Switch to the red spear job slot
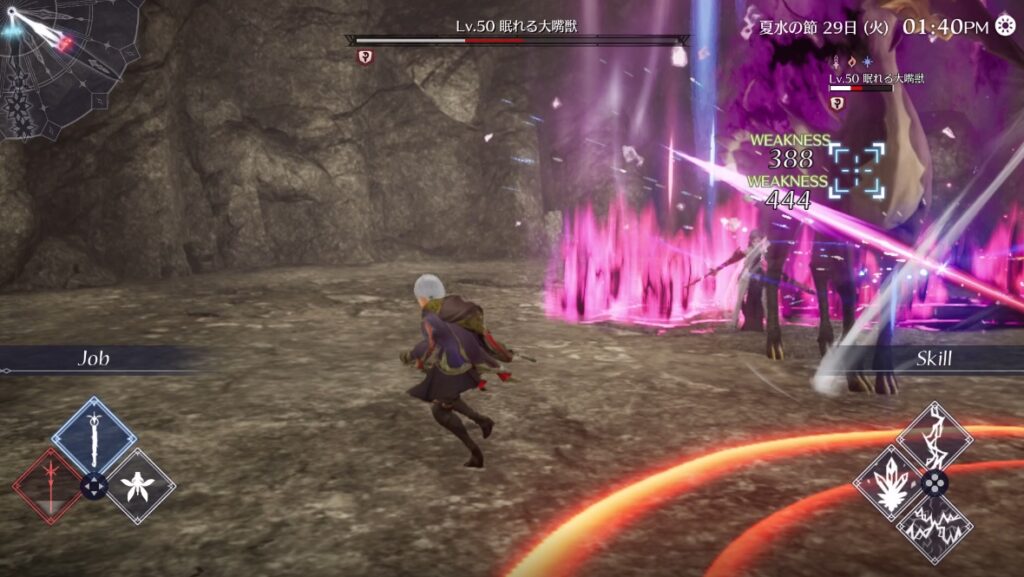This screenshot has width=1024, height=577. point(47,487)
